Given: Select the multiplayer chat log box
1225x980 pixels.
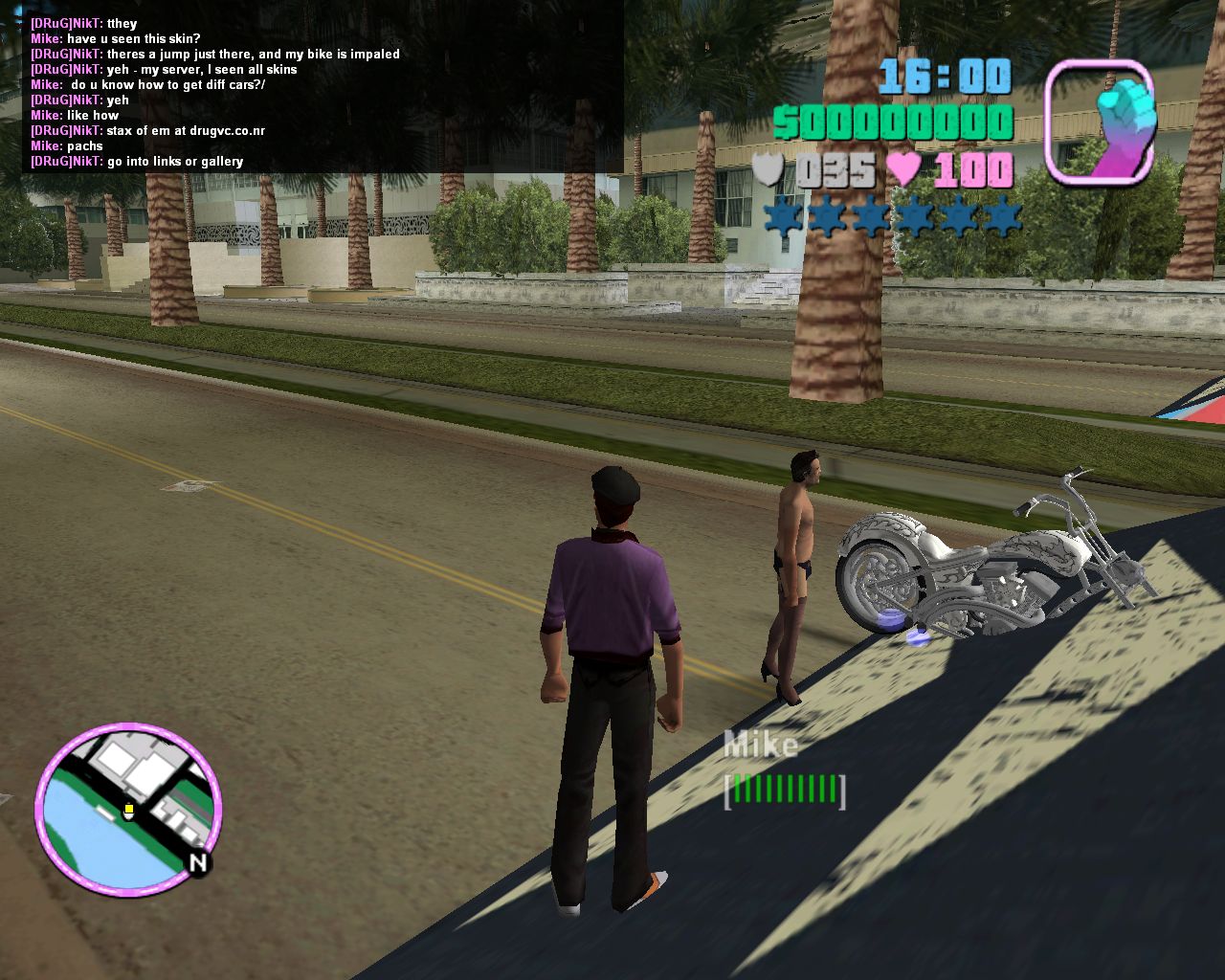Looking at the screenshot, I should point(323,92).
